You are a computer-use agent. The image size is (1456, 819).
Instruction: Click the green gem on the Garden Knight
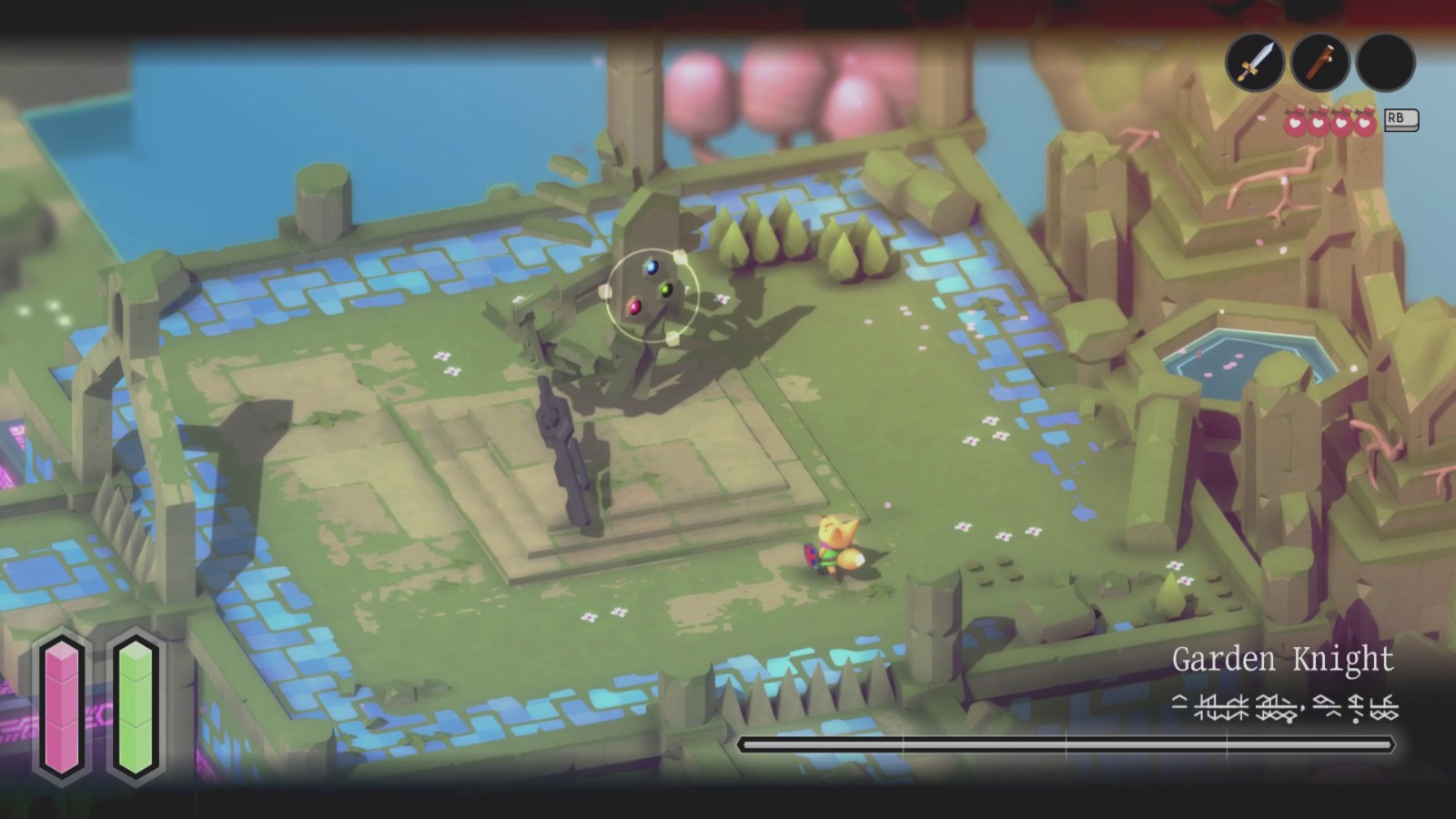pos(665,289)
